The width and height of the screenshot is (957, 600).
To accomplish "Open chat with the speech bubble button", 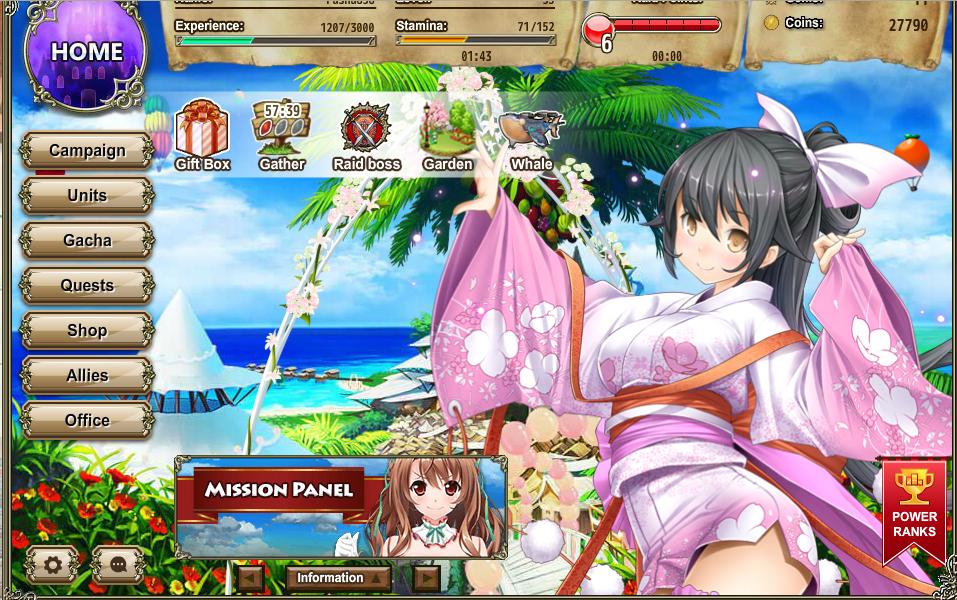I will [x=118, y=565].
